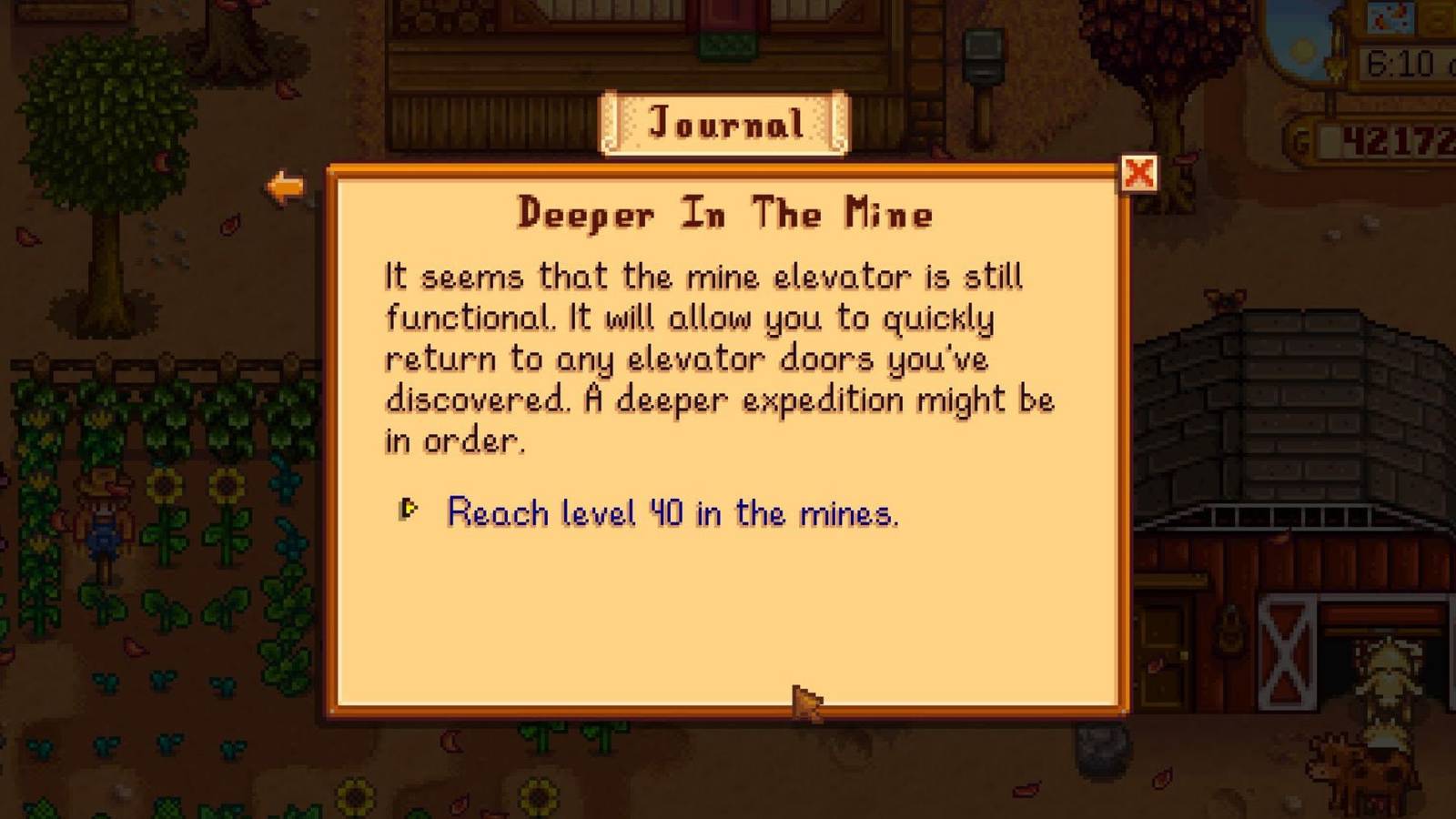Click the goat inside the barn doorway
Viewport: 1456px width, 819px height.
(x=1386, y=678)
